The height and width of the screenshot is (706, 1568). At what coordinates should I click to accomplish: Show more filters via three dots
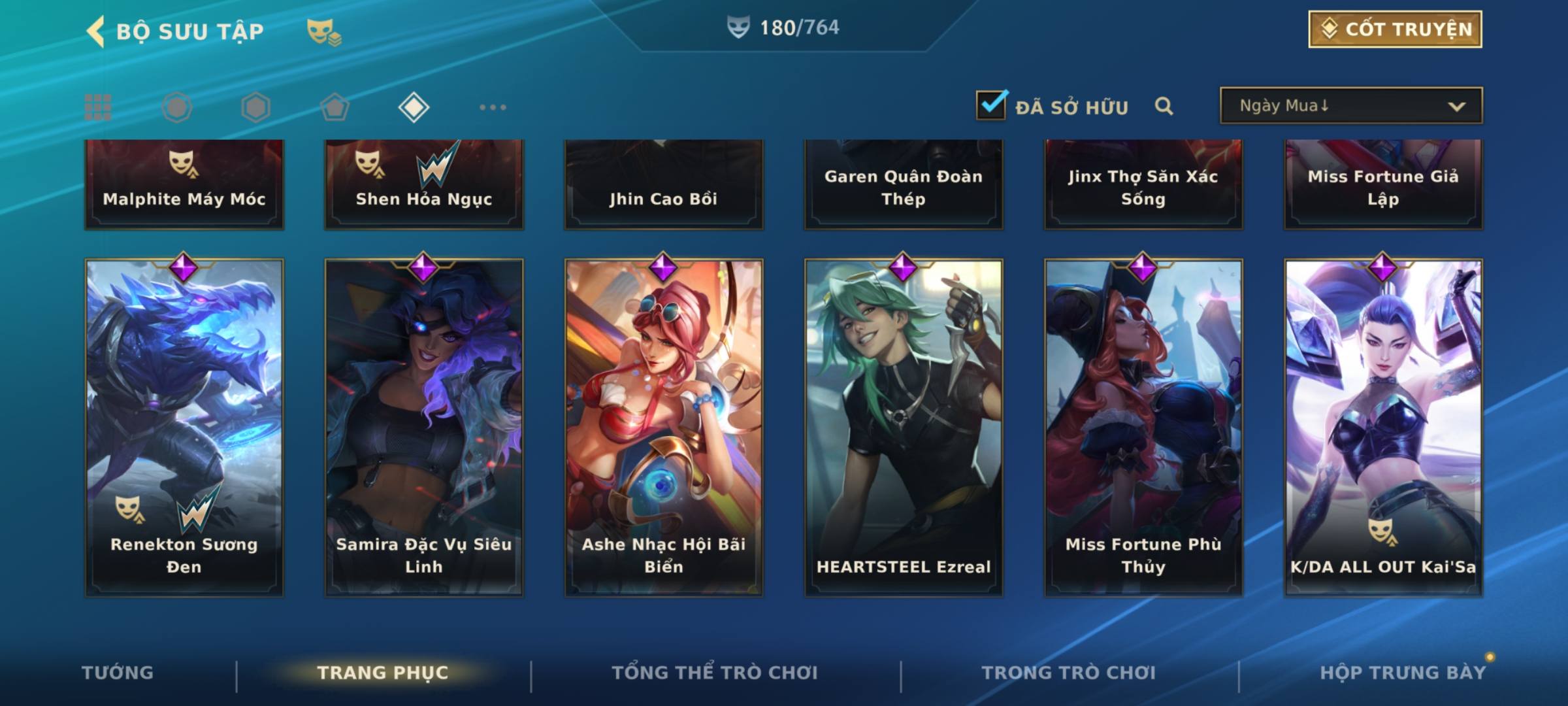click(x=493, y=107)
